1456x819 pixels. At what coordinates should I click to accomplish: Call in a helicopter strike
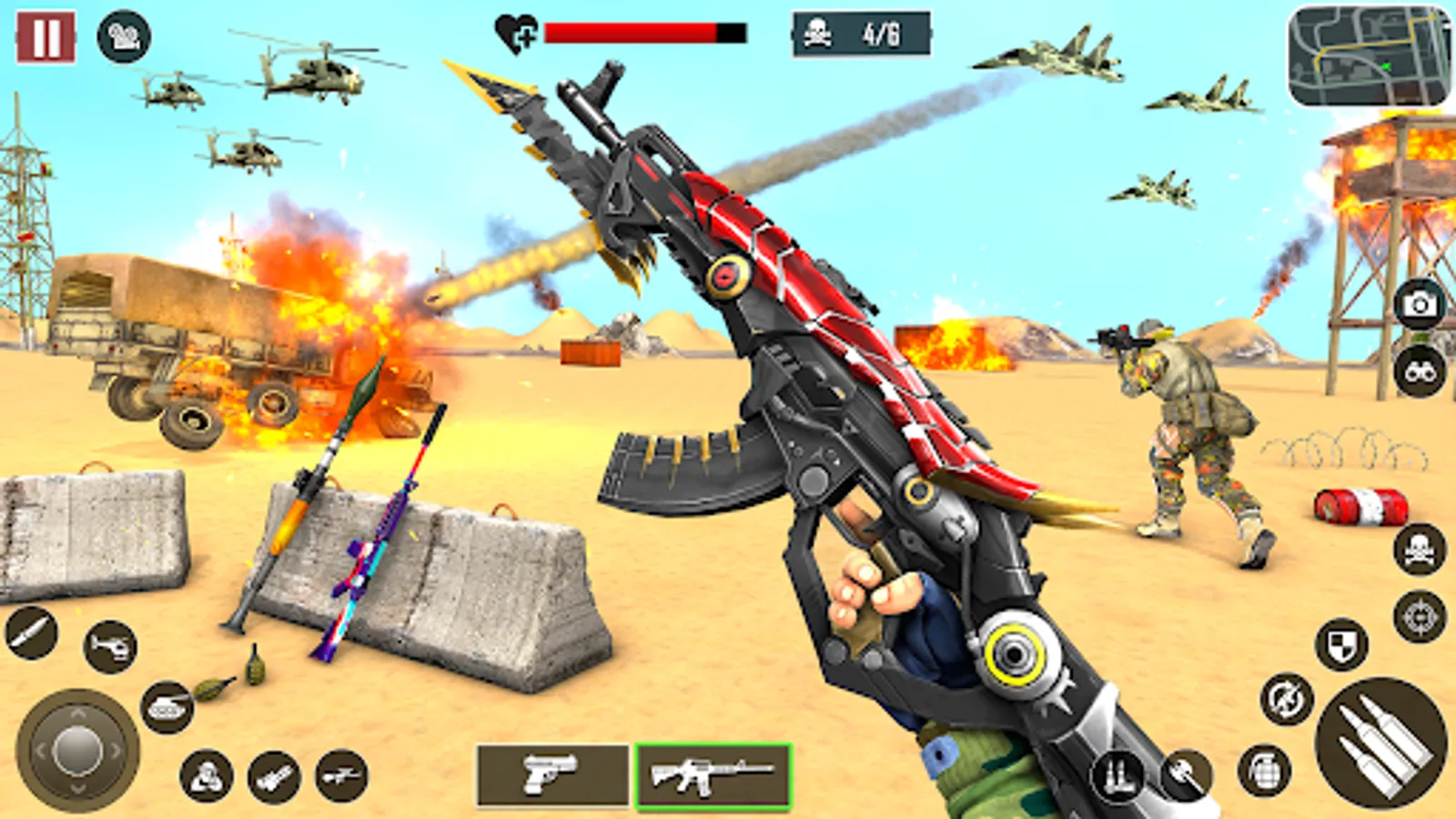(109, 646)
